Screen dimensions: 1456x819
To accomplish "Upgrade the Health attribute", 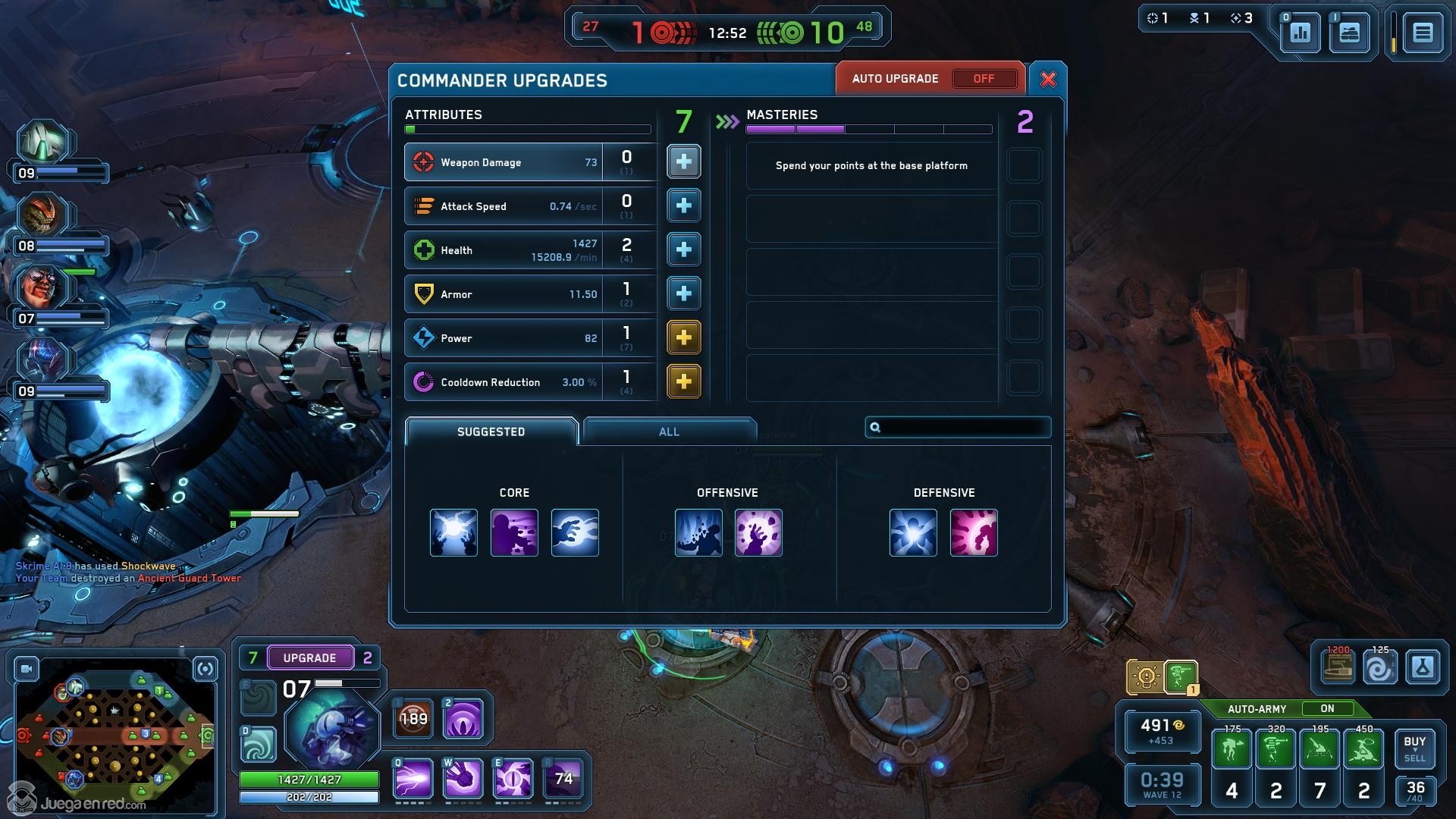I will (683, 249).
